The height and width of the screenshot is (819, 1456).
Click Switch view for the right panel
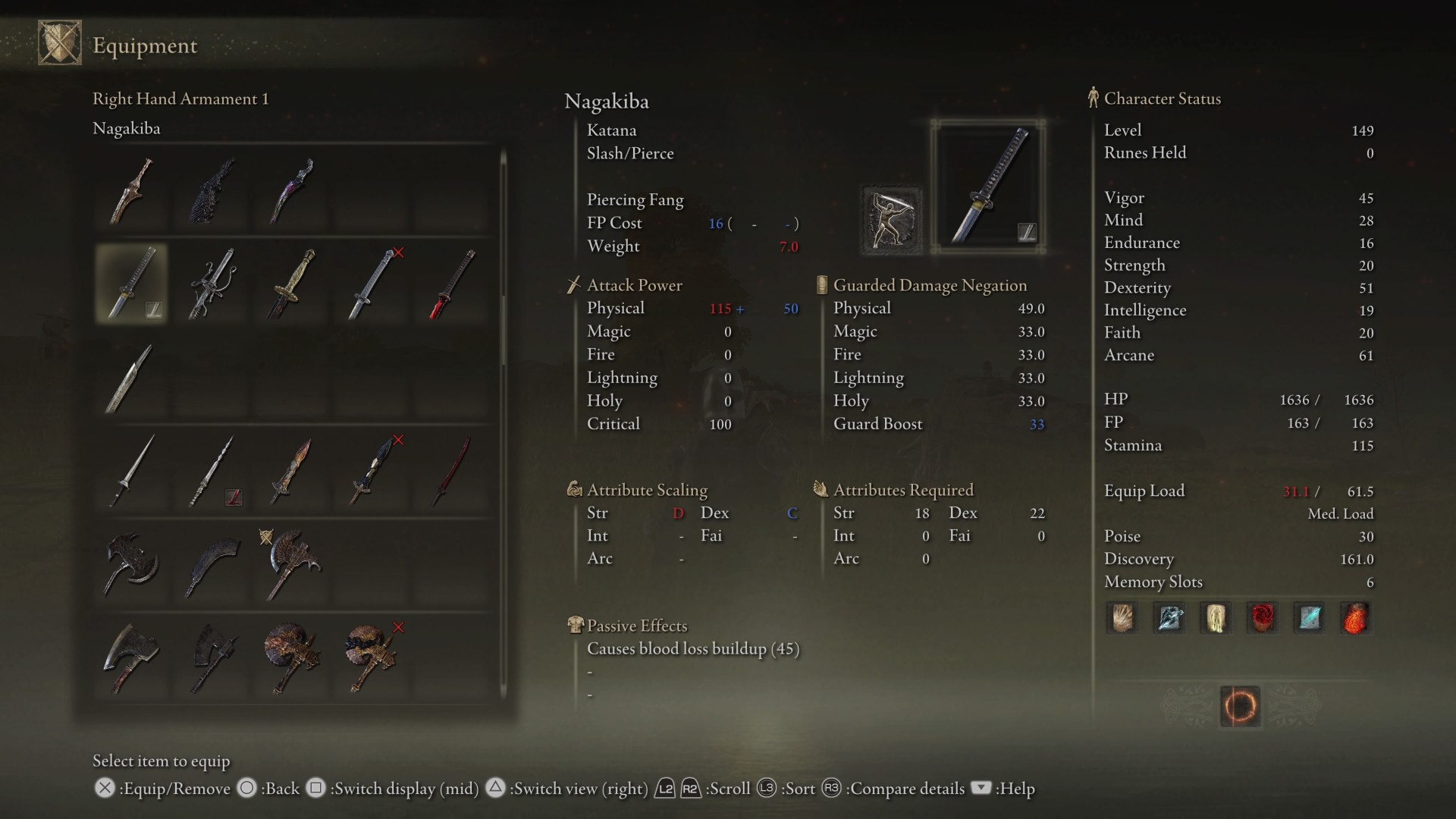point(497,789)
